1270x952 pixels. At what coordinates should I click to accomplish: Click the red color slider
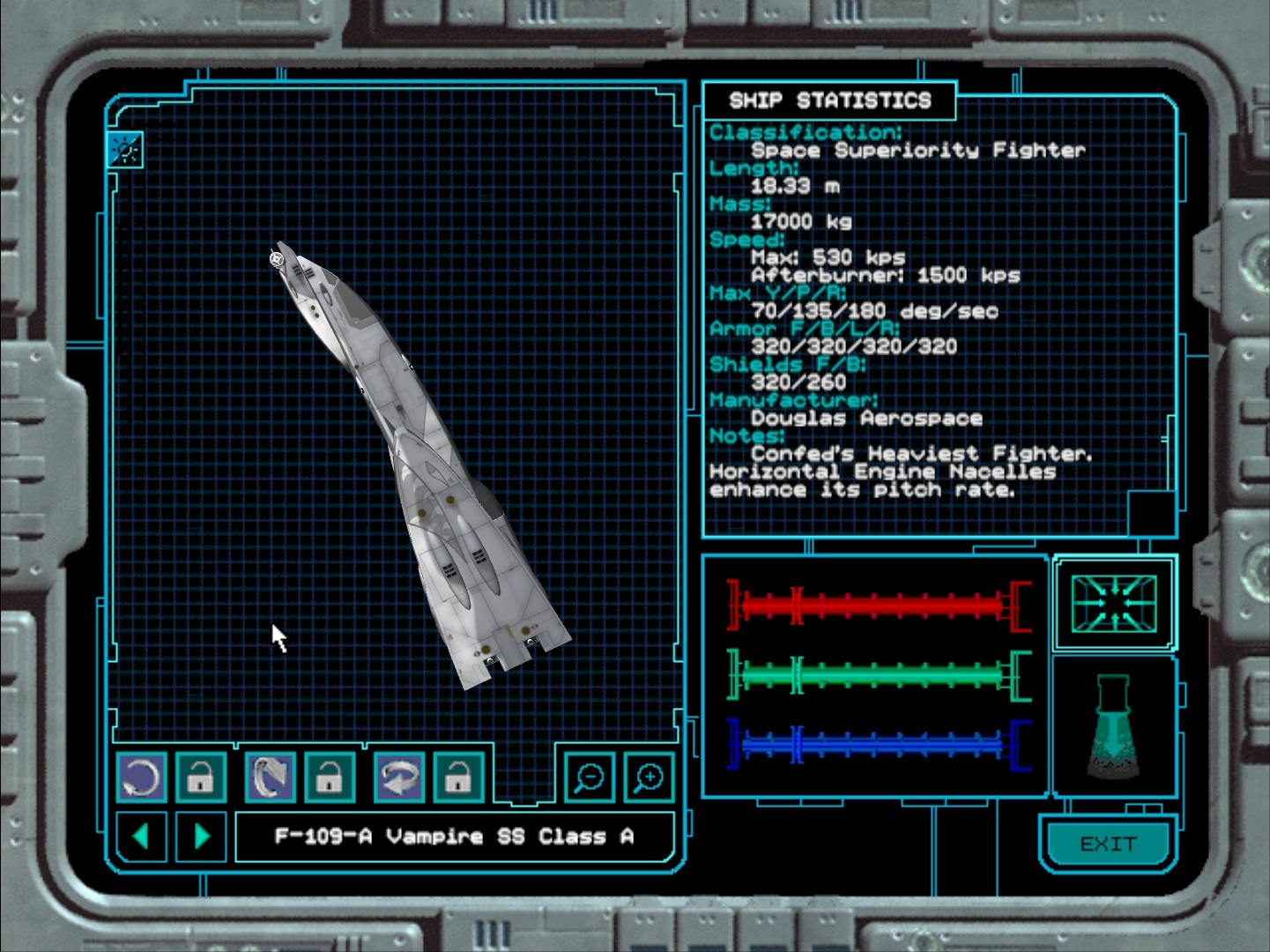pyautogui.click(x=878, y=605)
